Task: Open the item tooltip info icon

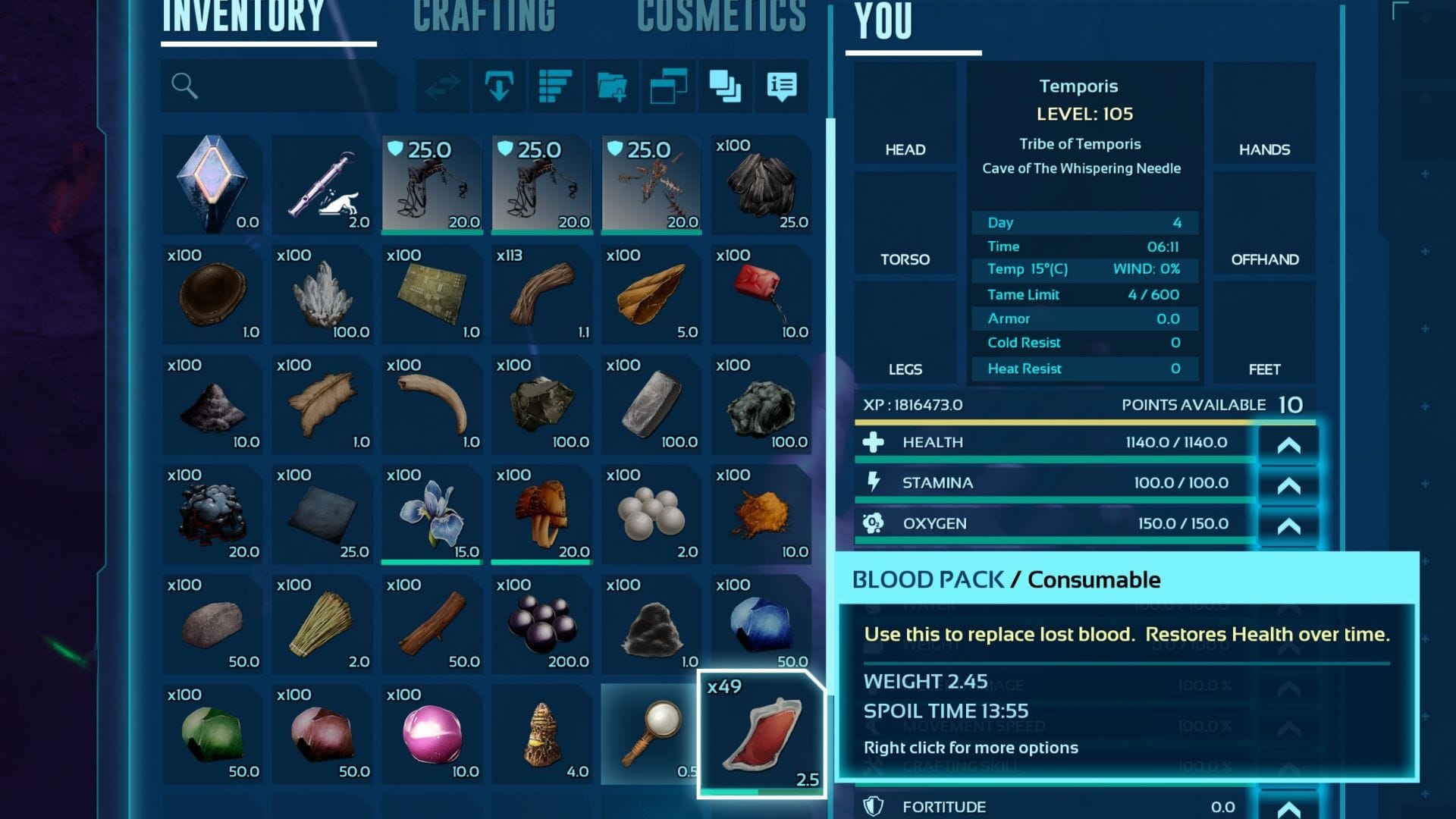Action: pos(781,86)
